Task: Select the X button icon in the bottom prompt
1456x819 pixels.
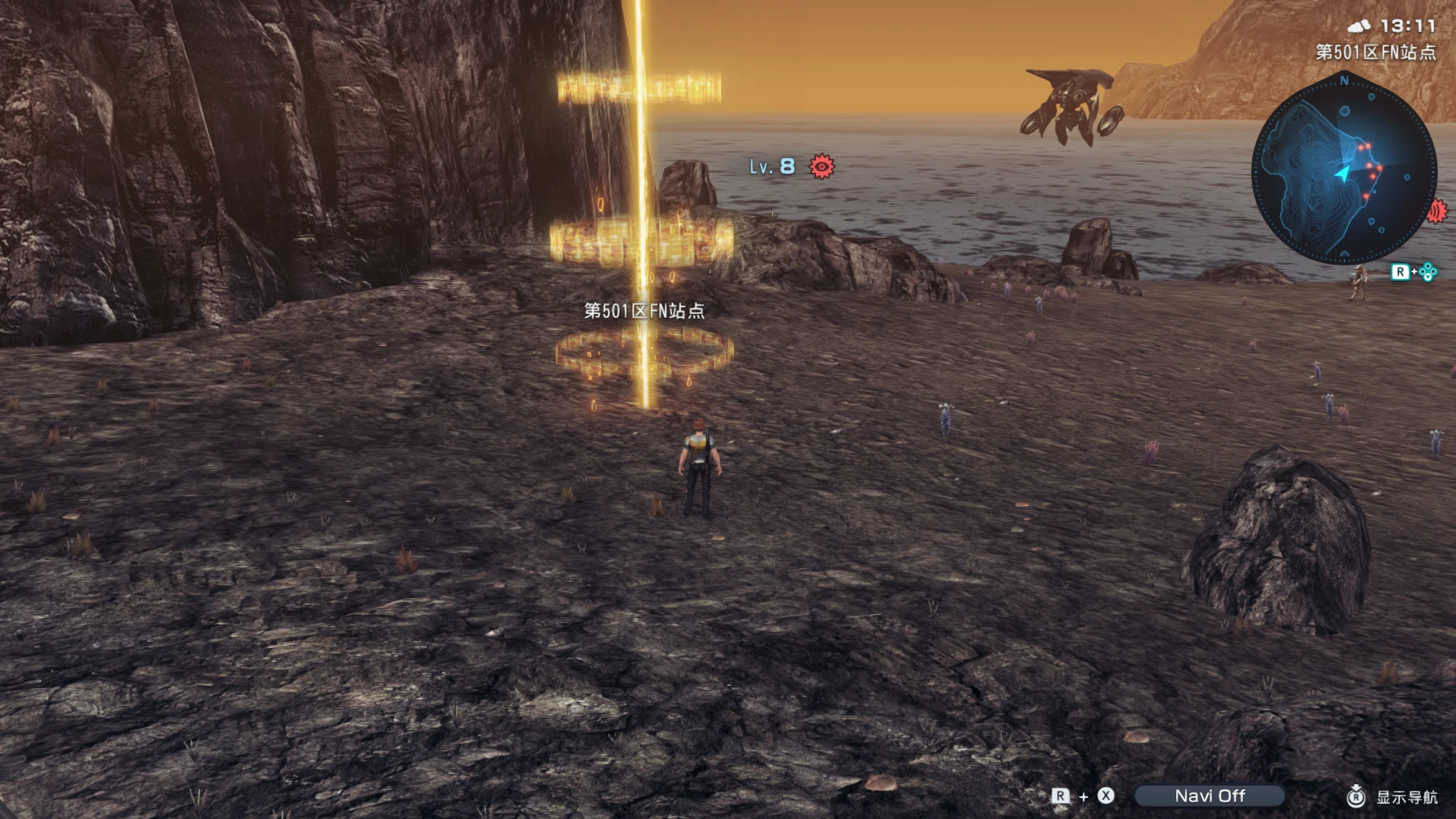Action: pyautogui.click(x=1105, y=796)
